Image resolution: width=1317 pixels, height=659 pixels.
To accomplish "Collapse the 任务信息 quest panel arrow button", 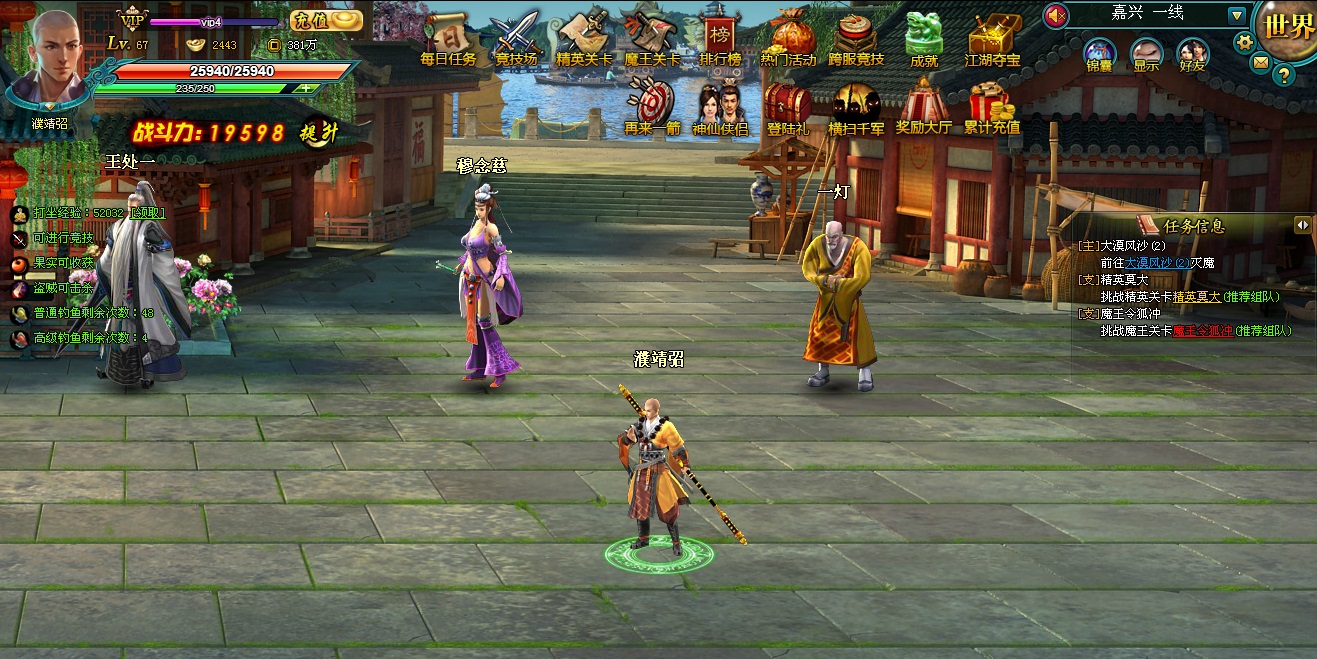I will (x=1302, y=225).
